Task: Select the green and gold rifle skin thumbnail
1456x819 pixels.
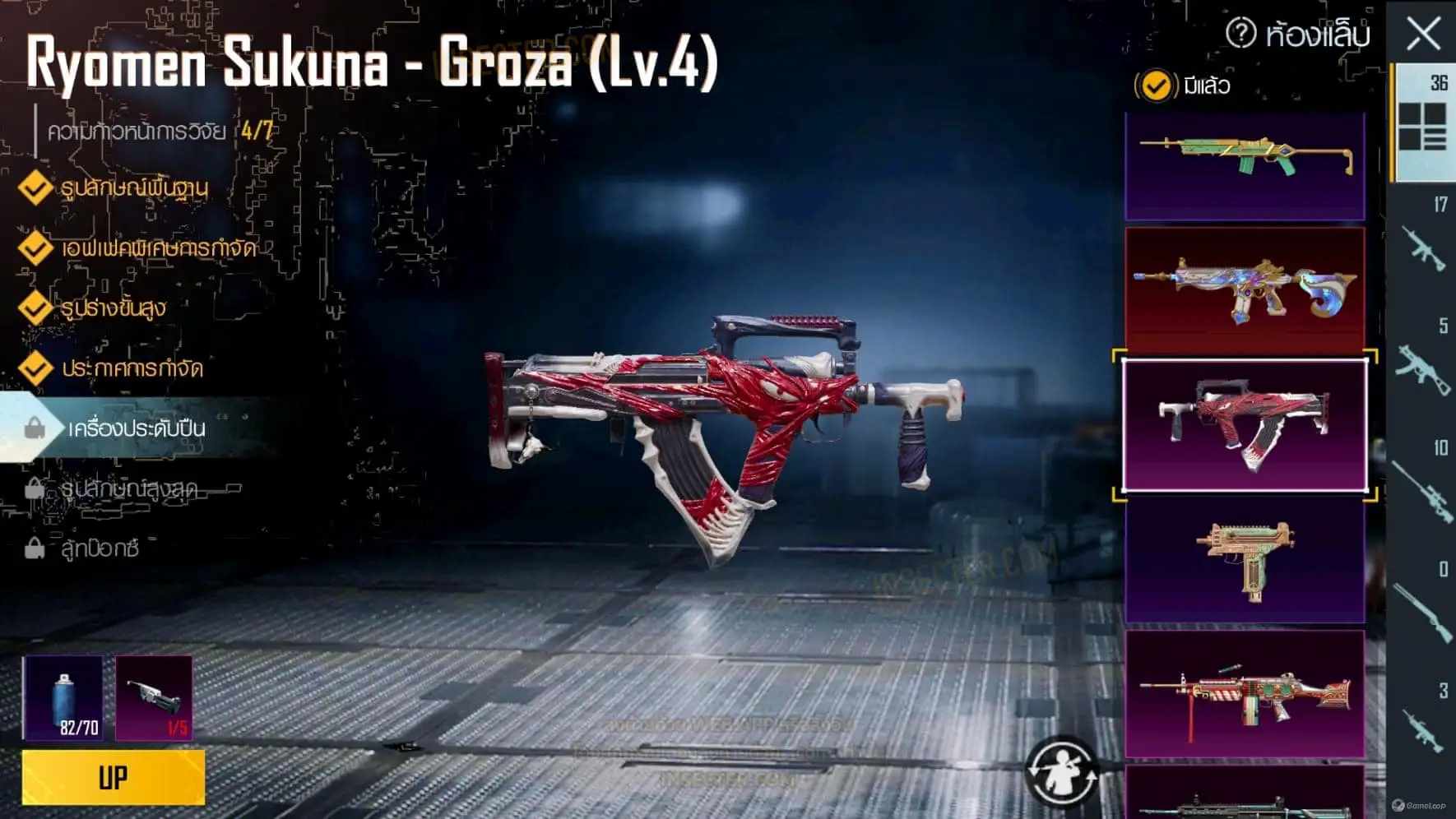Action: point(1245,166)
